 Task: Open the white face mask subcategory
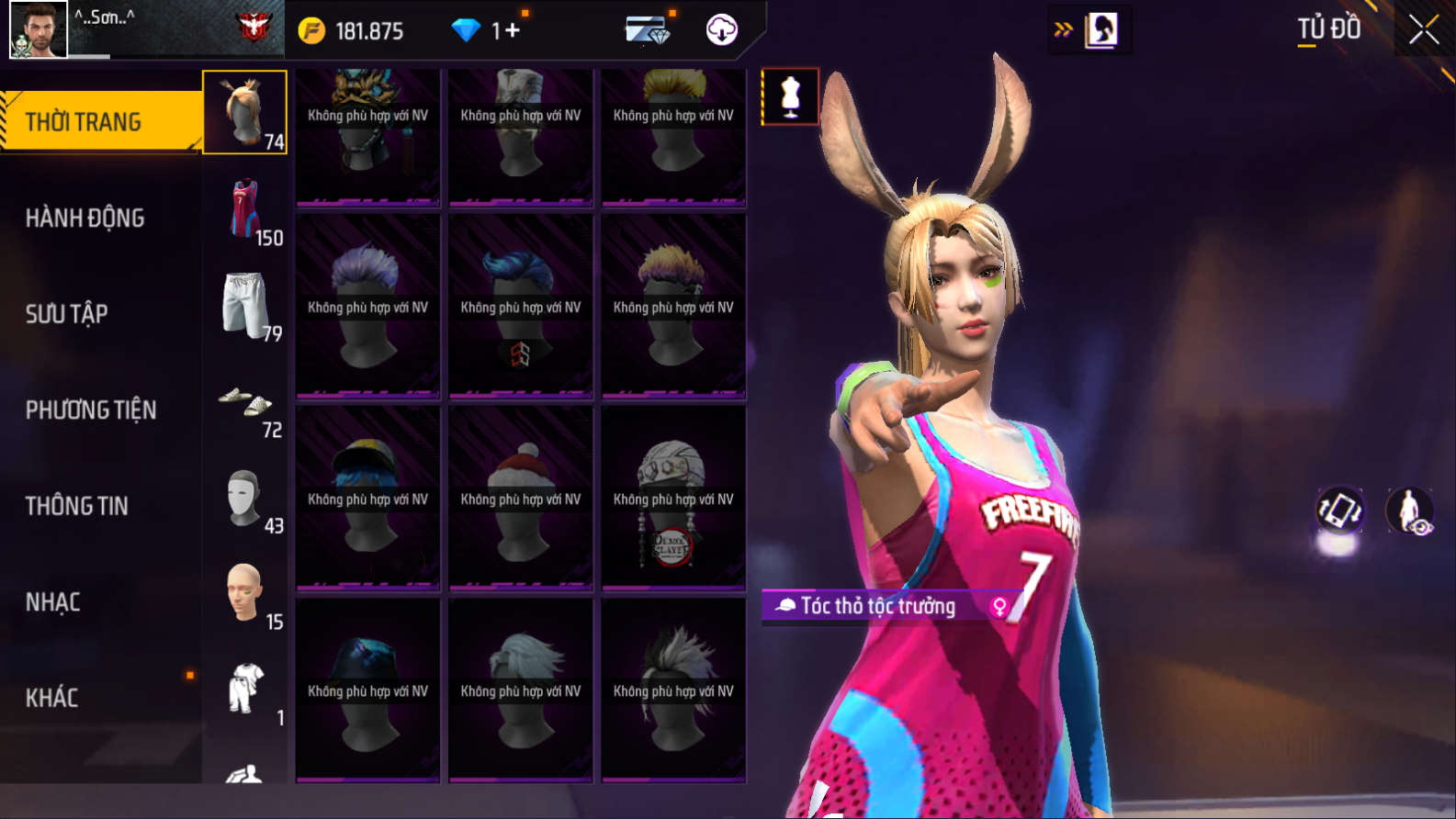click(x=245, y=499)
